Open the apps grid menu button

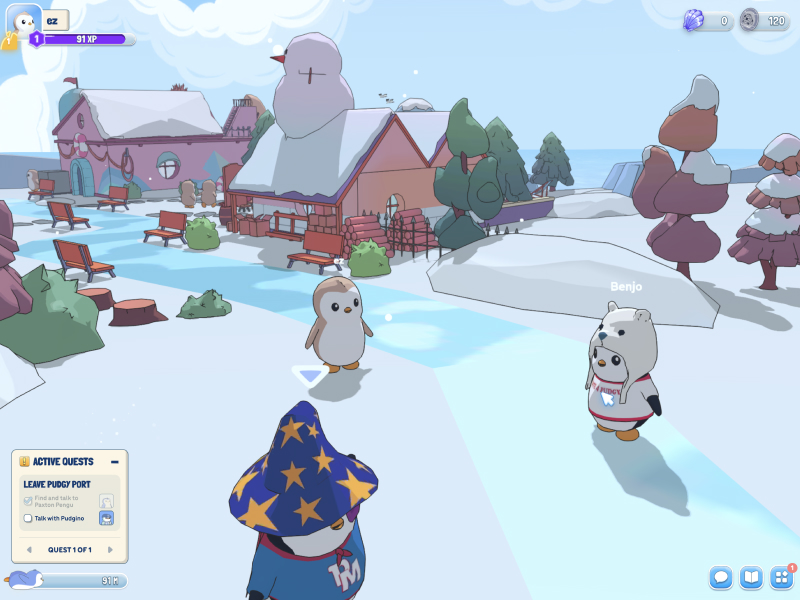coord(780,577)
